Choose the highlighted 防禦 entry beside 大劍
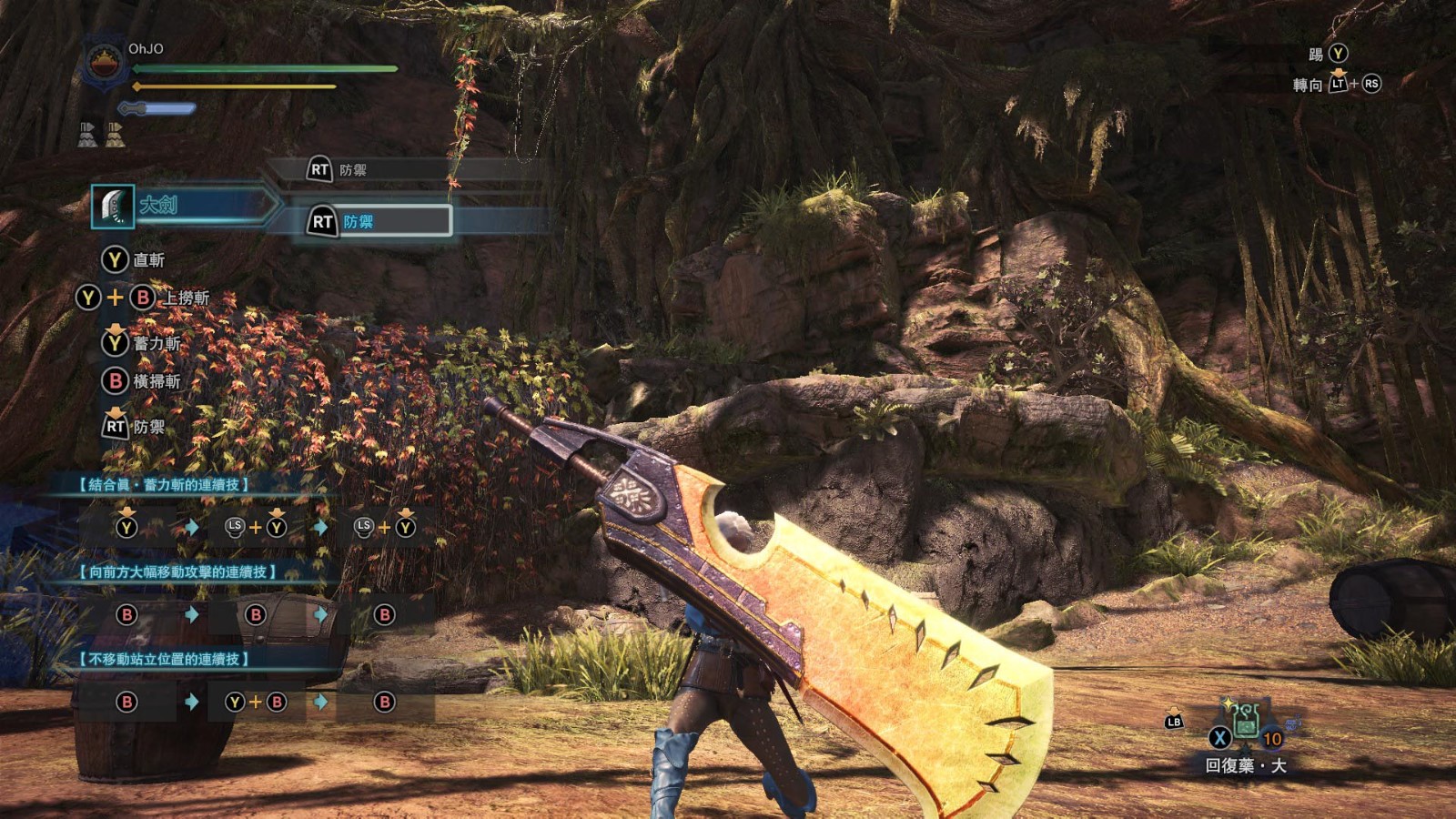The width and height of the screenshot is (1456, 819). pos(379,221)
